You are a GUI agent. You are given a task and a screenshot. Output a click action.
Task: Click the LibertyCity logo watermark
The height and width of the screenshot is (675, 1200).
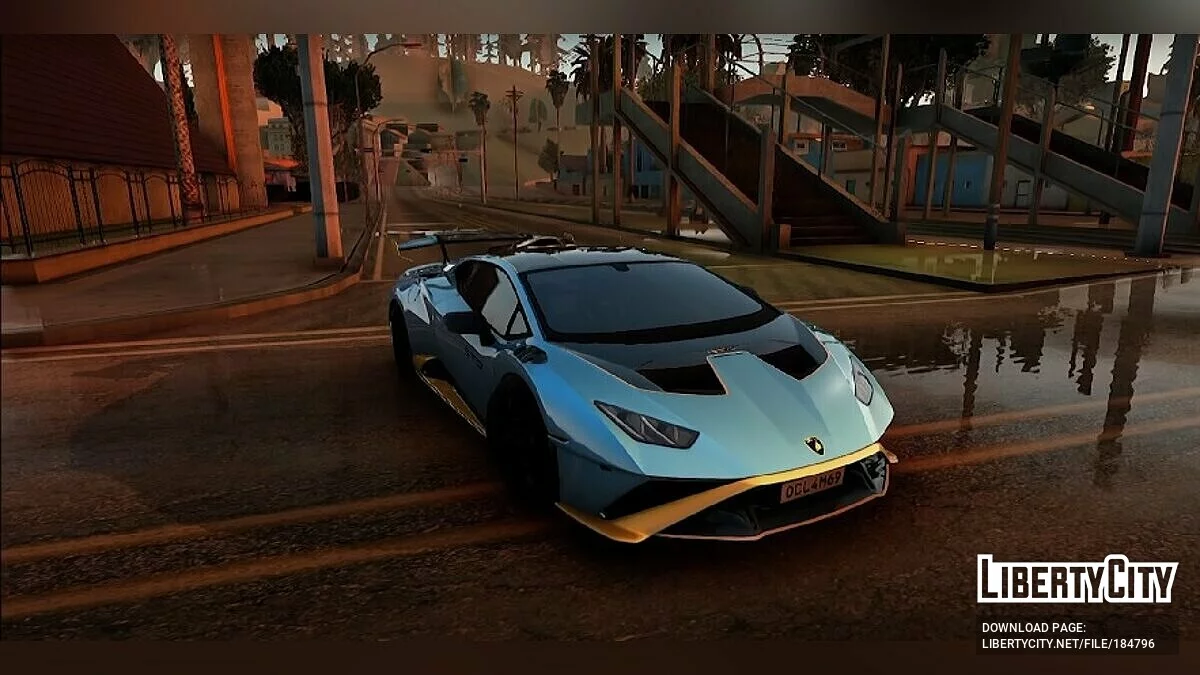point(1077,579)
